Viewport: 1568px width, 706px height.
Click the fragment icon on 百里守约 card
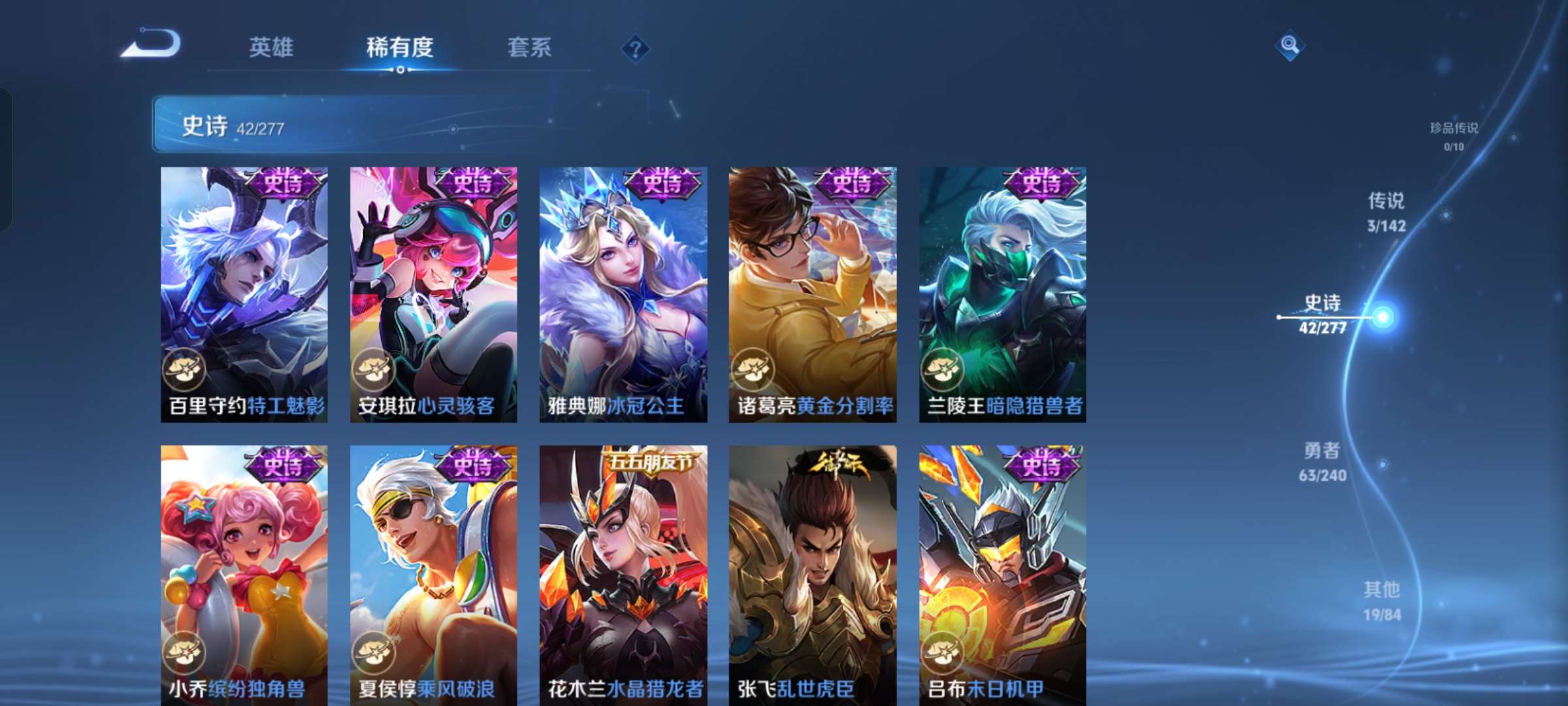click(184, 370)
